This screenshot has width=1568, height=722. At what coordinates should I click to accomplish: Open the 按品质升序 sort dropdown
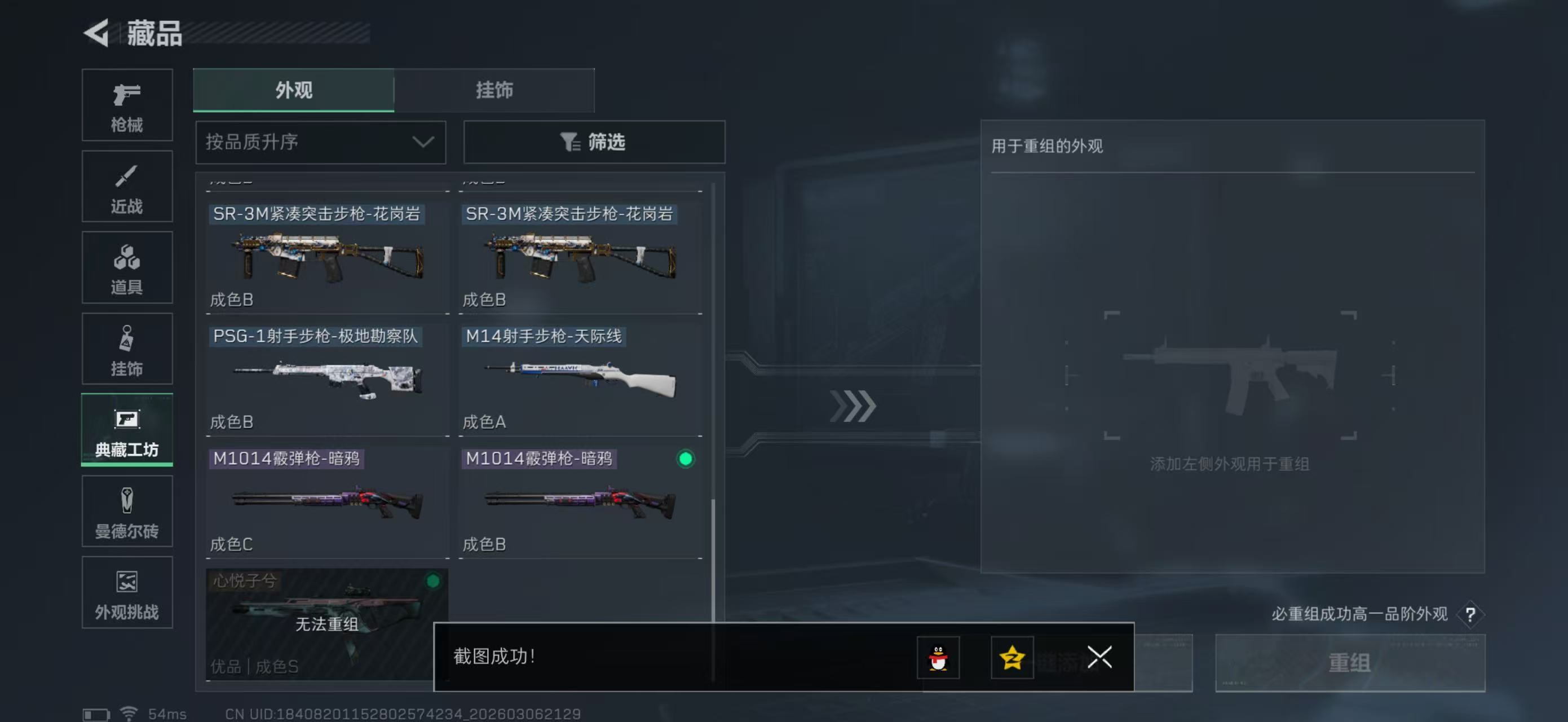pos(320,143)
